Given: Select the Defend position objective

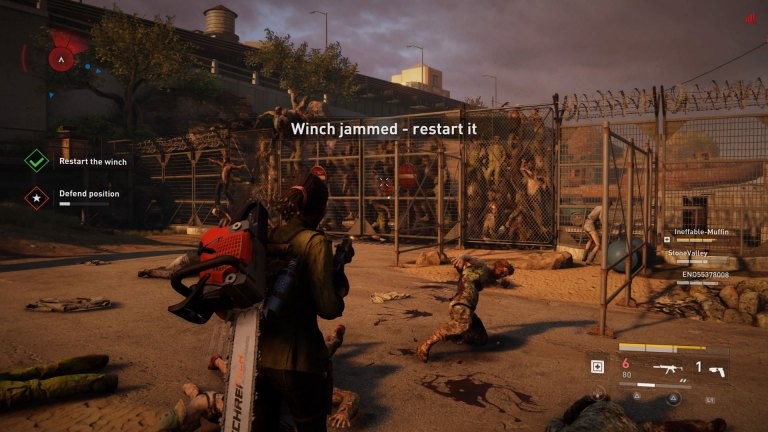Looking at the screenshot, I should [x=88, y=194].
